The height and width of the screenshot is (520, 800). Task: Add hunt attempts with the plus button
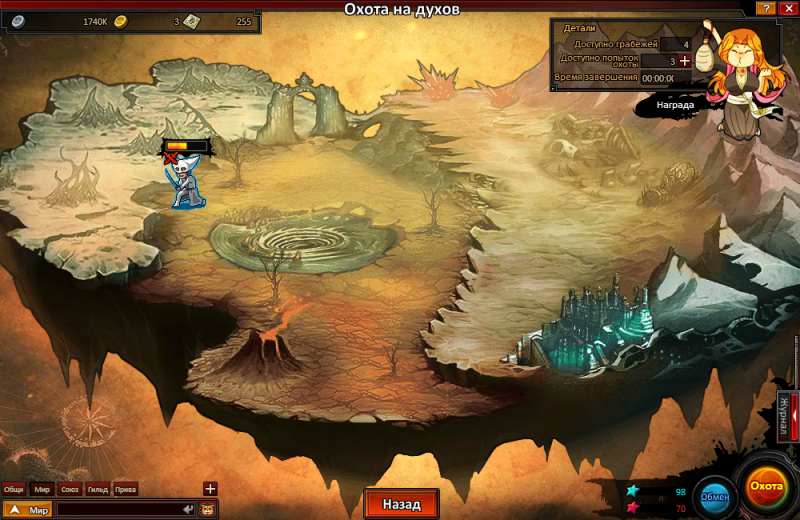tap(685, 61)
